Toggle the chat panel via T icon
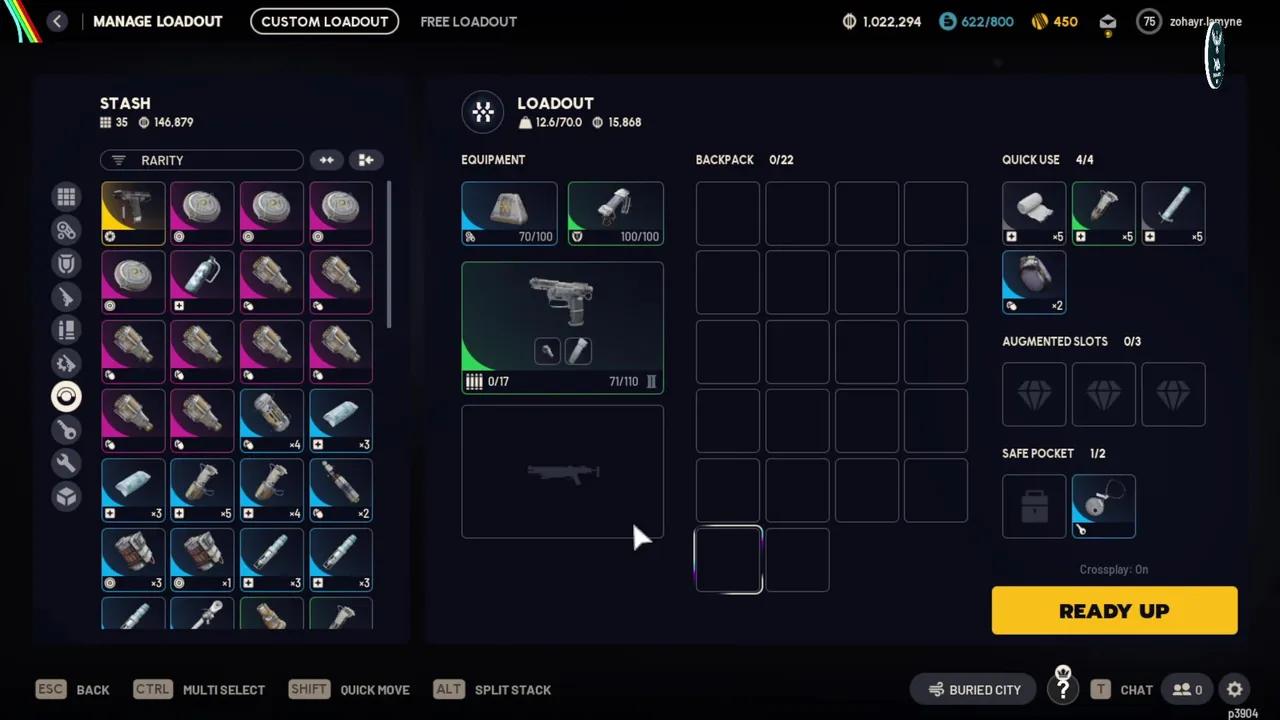The height and width of the screenshot is (720, 1280). (x=1100, y=689)
